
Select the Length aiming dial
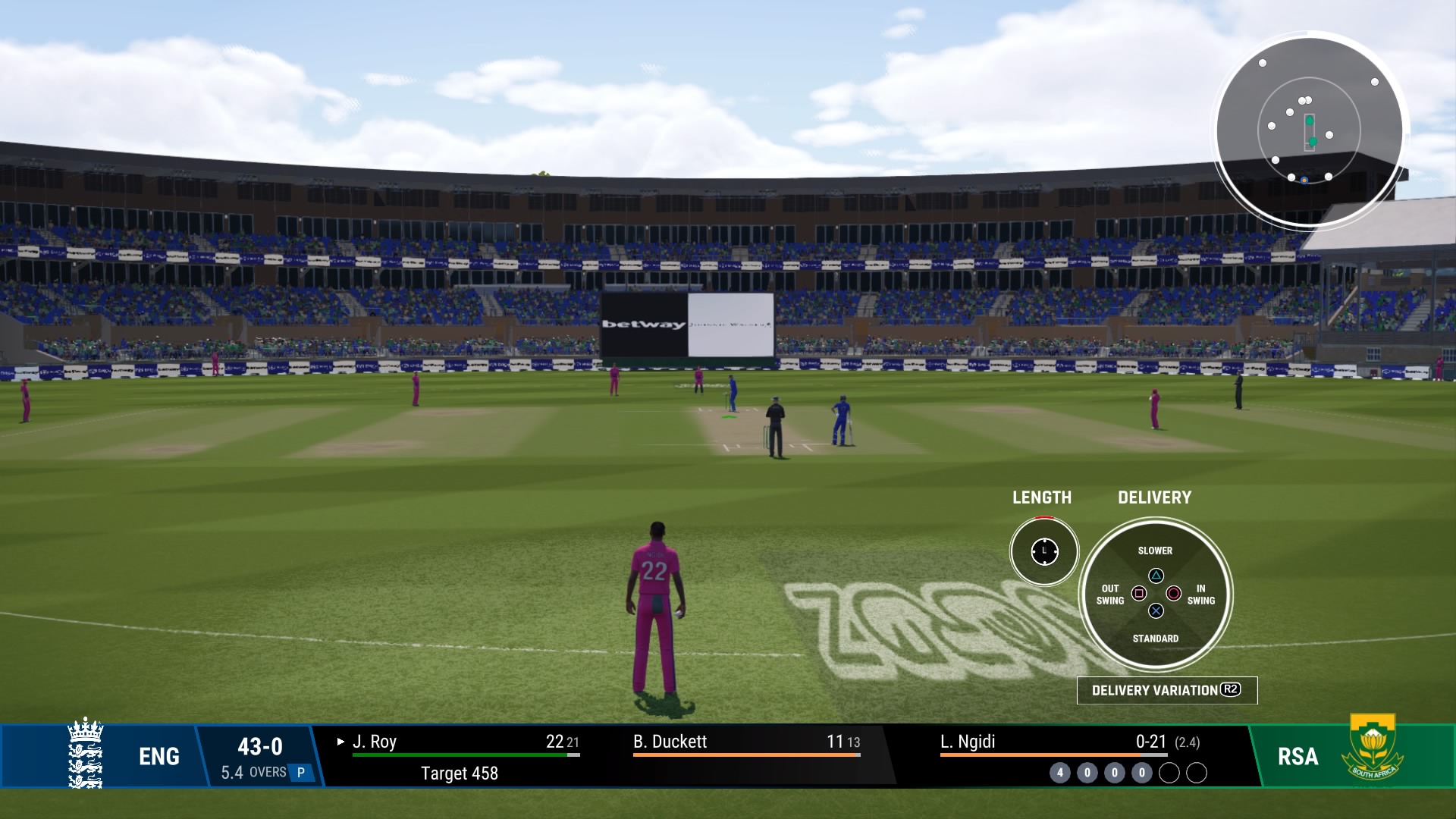tap(1044, 551)
